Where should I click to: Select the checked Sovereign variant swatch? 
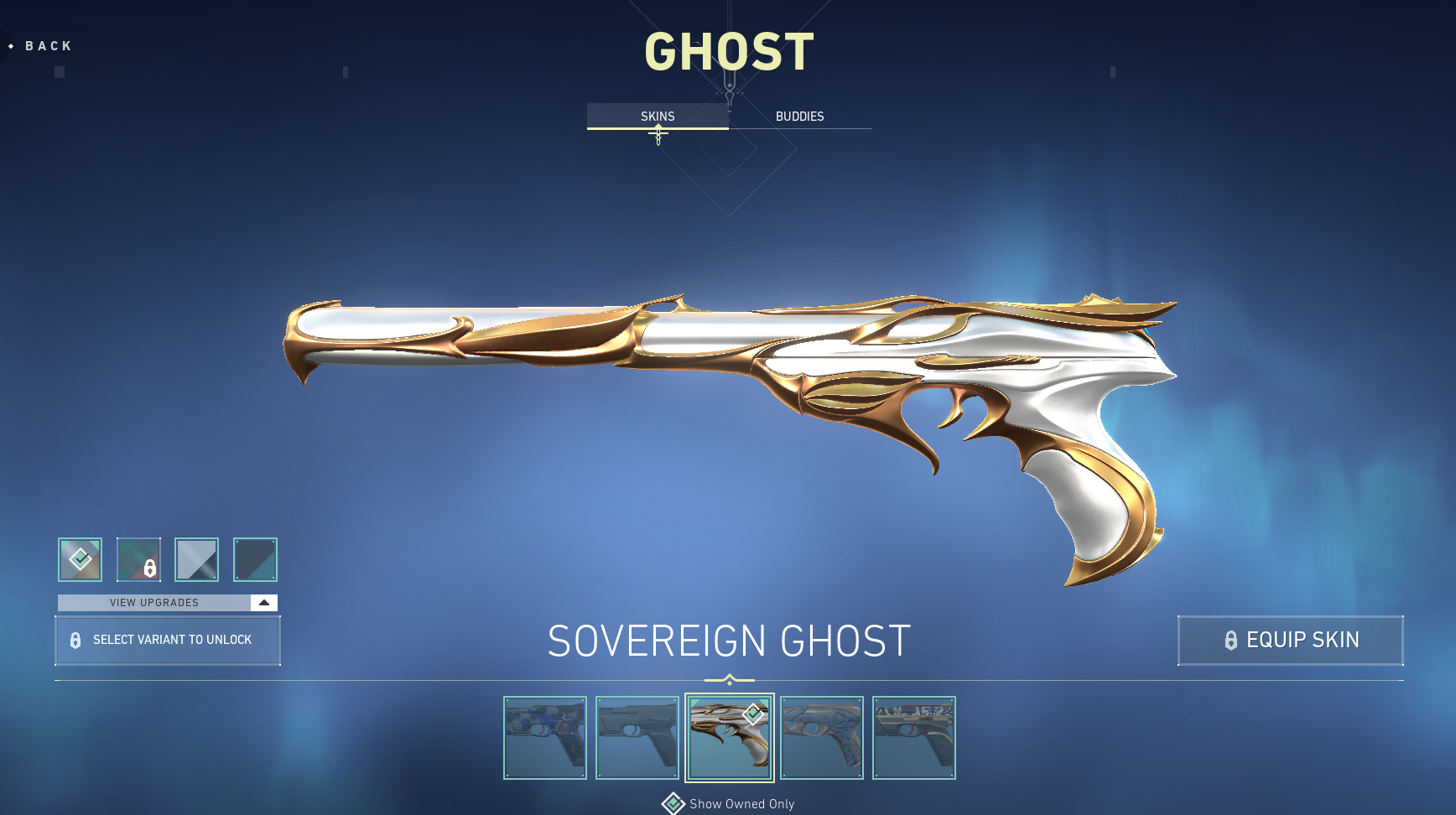pyautogui.click(x=79, y=559)
